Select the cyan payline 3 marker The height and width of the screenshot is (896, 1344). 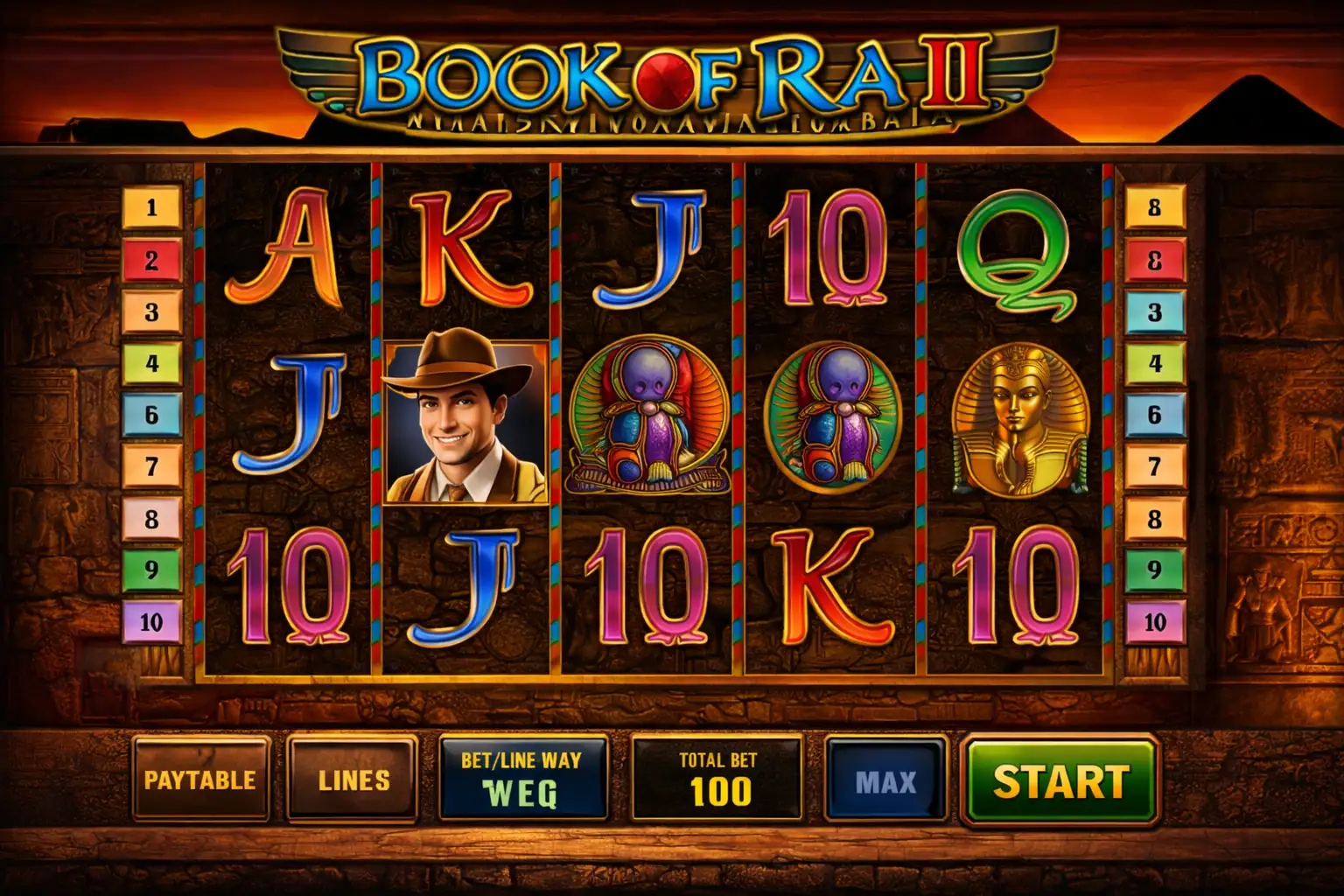tap(1154, 311)
